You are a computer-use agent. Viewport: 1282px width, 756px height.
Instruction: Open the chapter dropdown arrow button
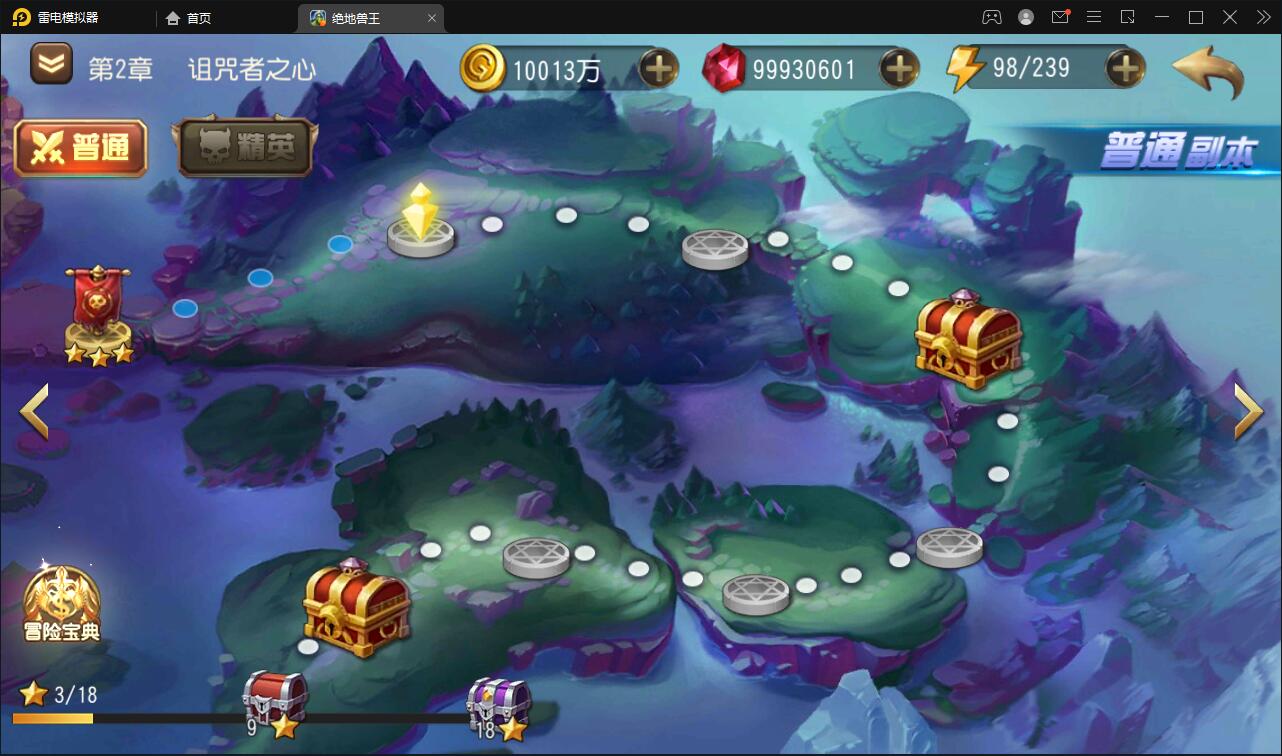(52, 65)
